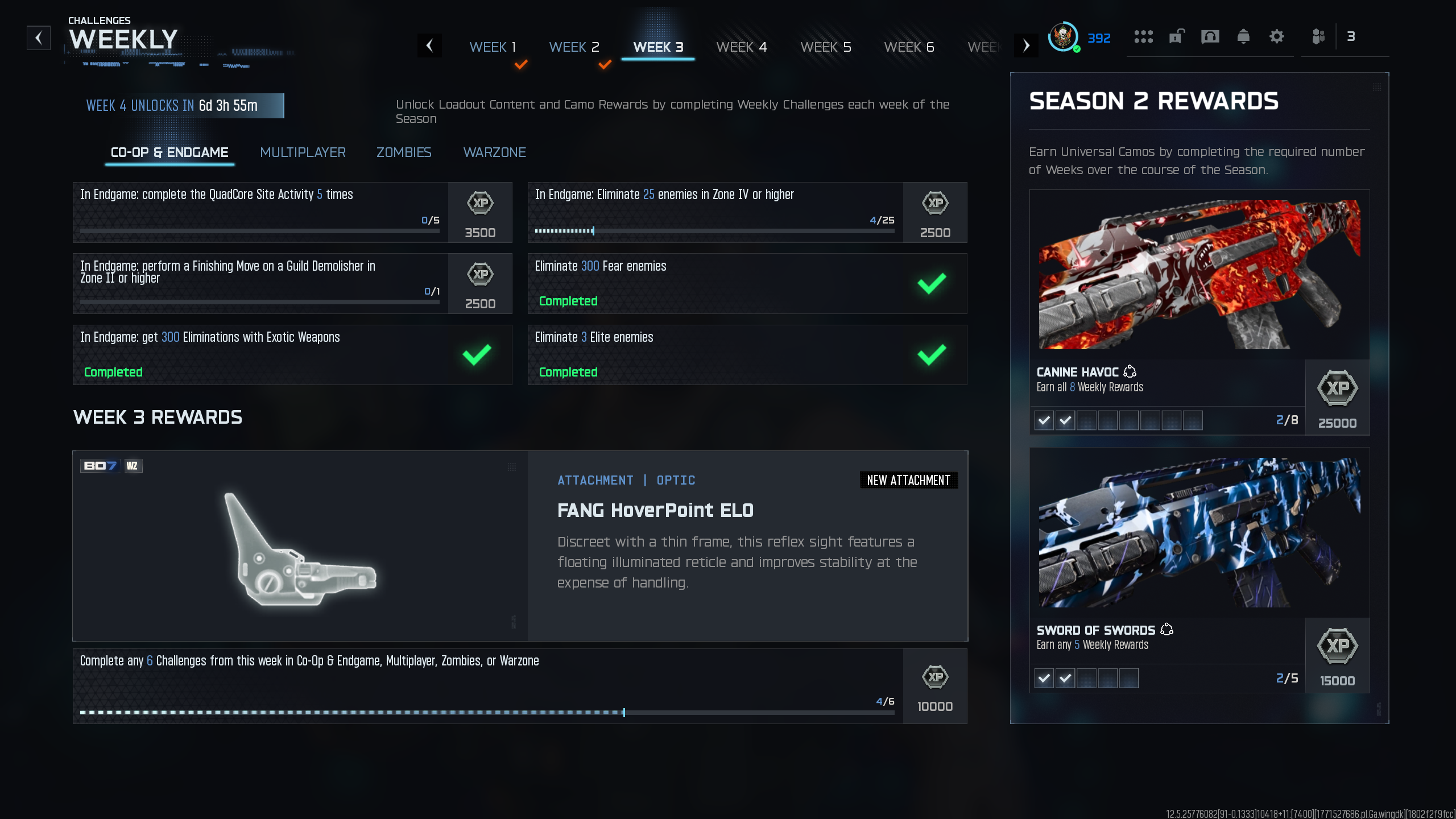Screen dimensions: 1456x819
Task: Click the social squad icon showing 3 members
Action: click(1319, 36)
